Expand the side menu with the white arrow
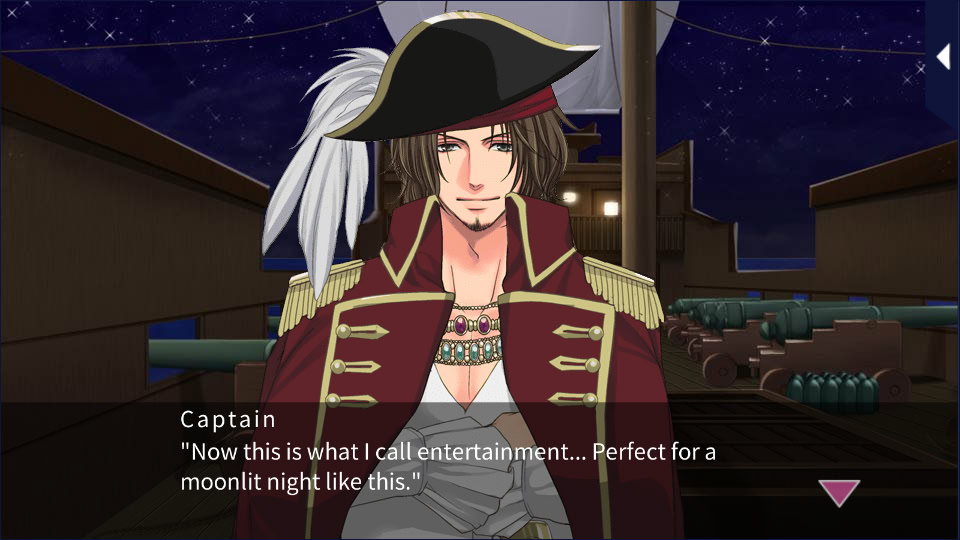 [942, 57]
